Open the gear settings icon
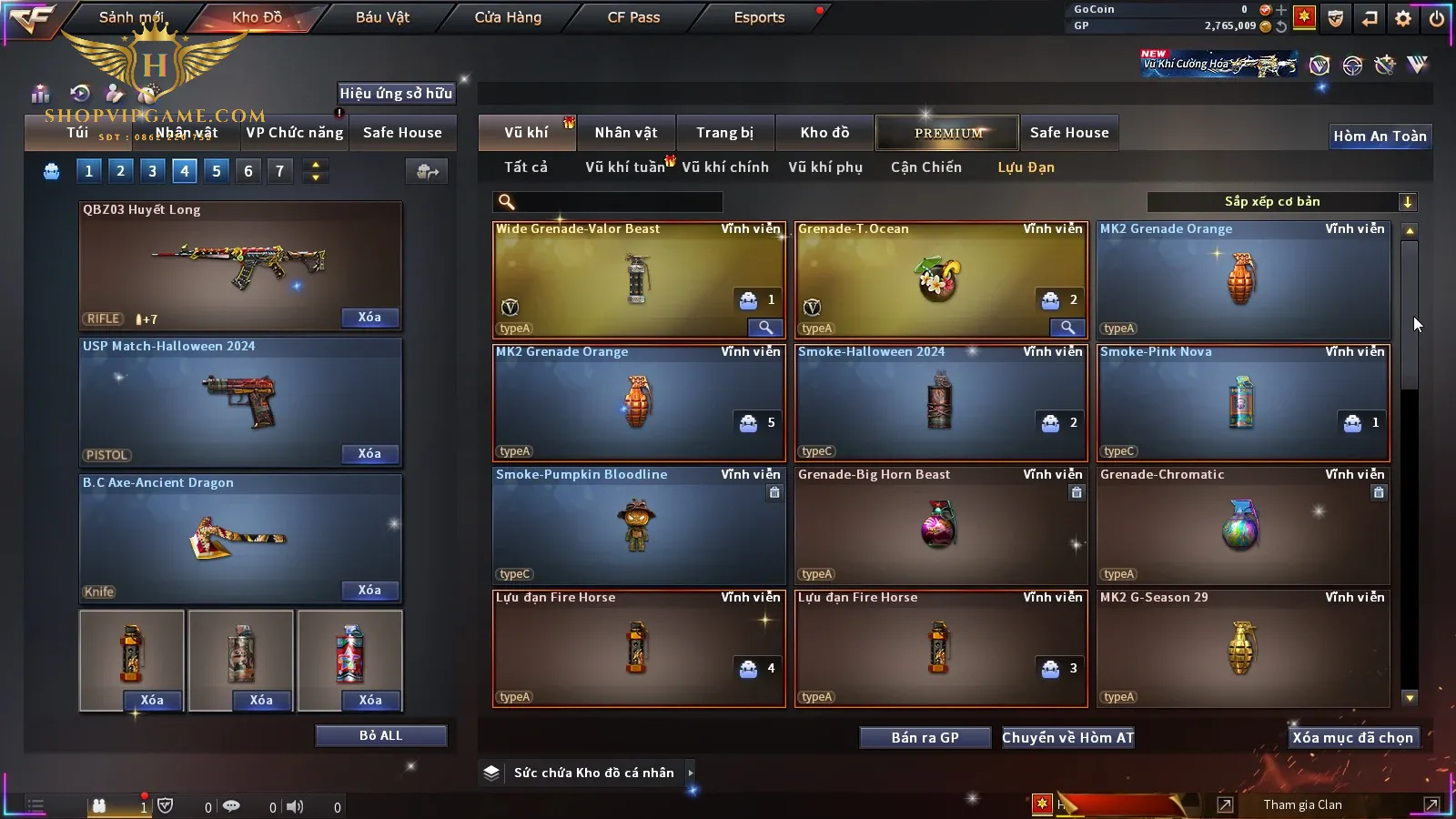The width and height of the screenshot is (1456, 819). [1403, 18]
